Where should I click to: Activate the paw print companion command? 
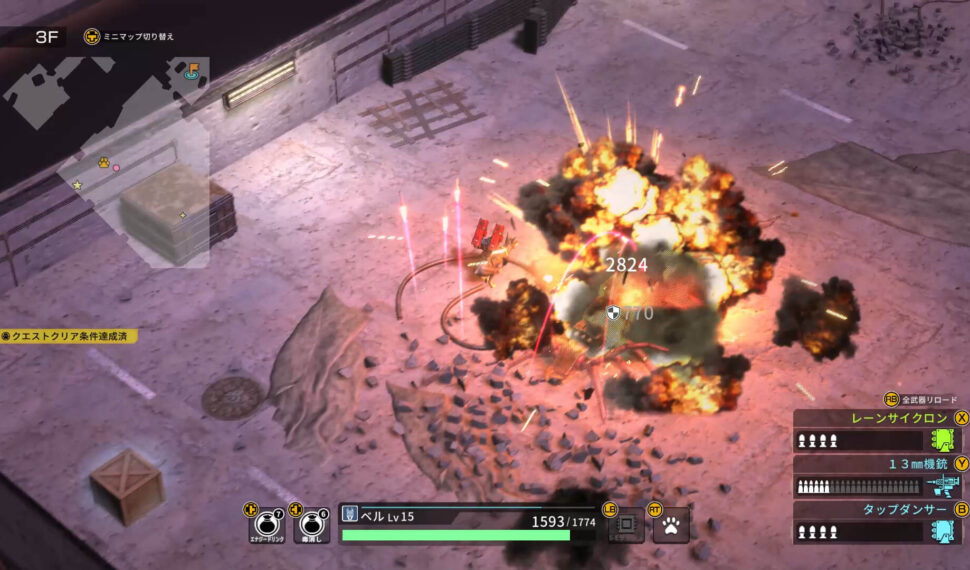click(x=671, y=524)
